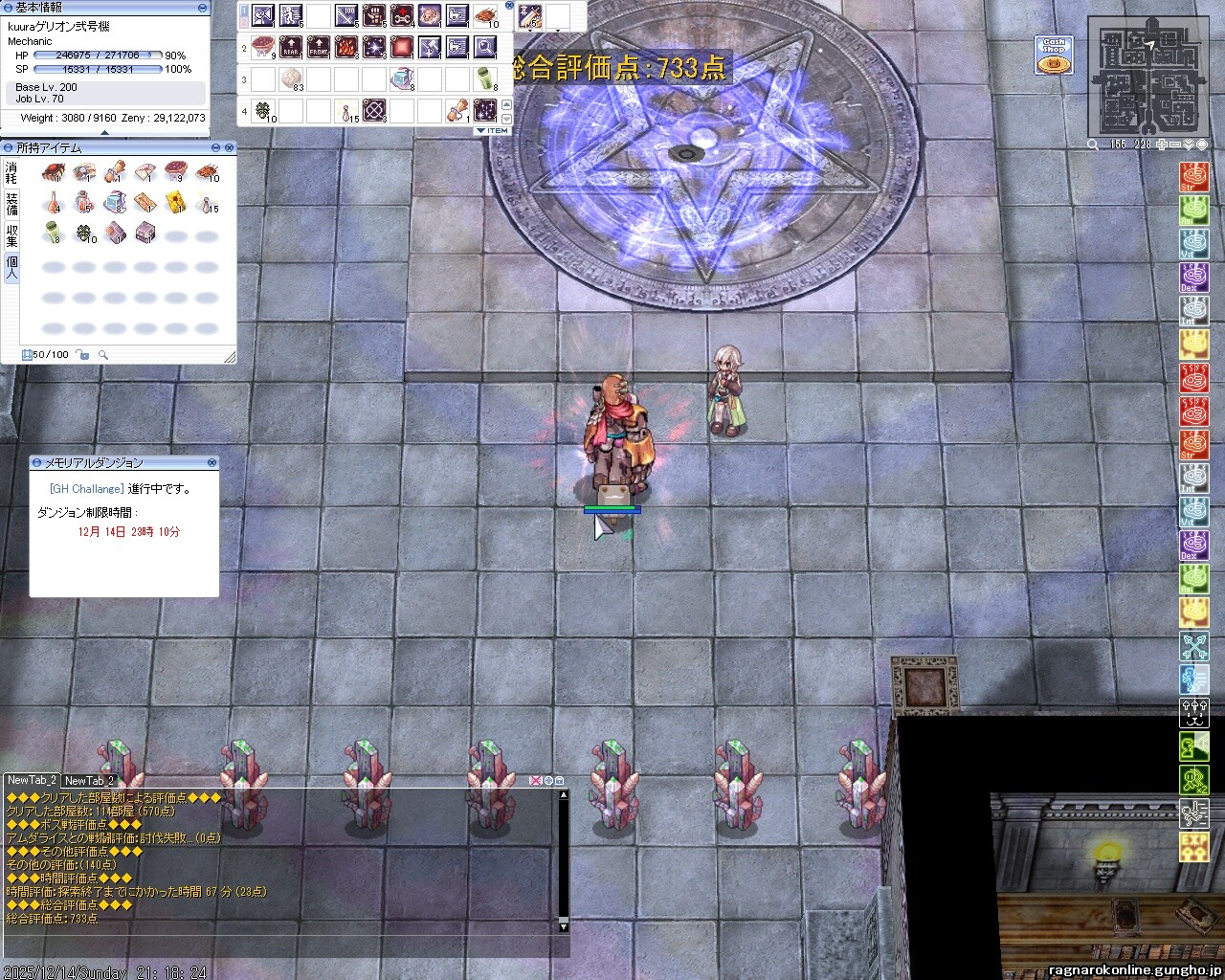This screenshot has height=980, width=1225.
Task: Activate the magnifying glass skill in hotbar
Action: point(485,46)
